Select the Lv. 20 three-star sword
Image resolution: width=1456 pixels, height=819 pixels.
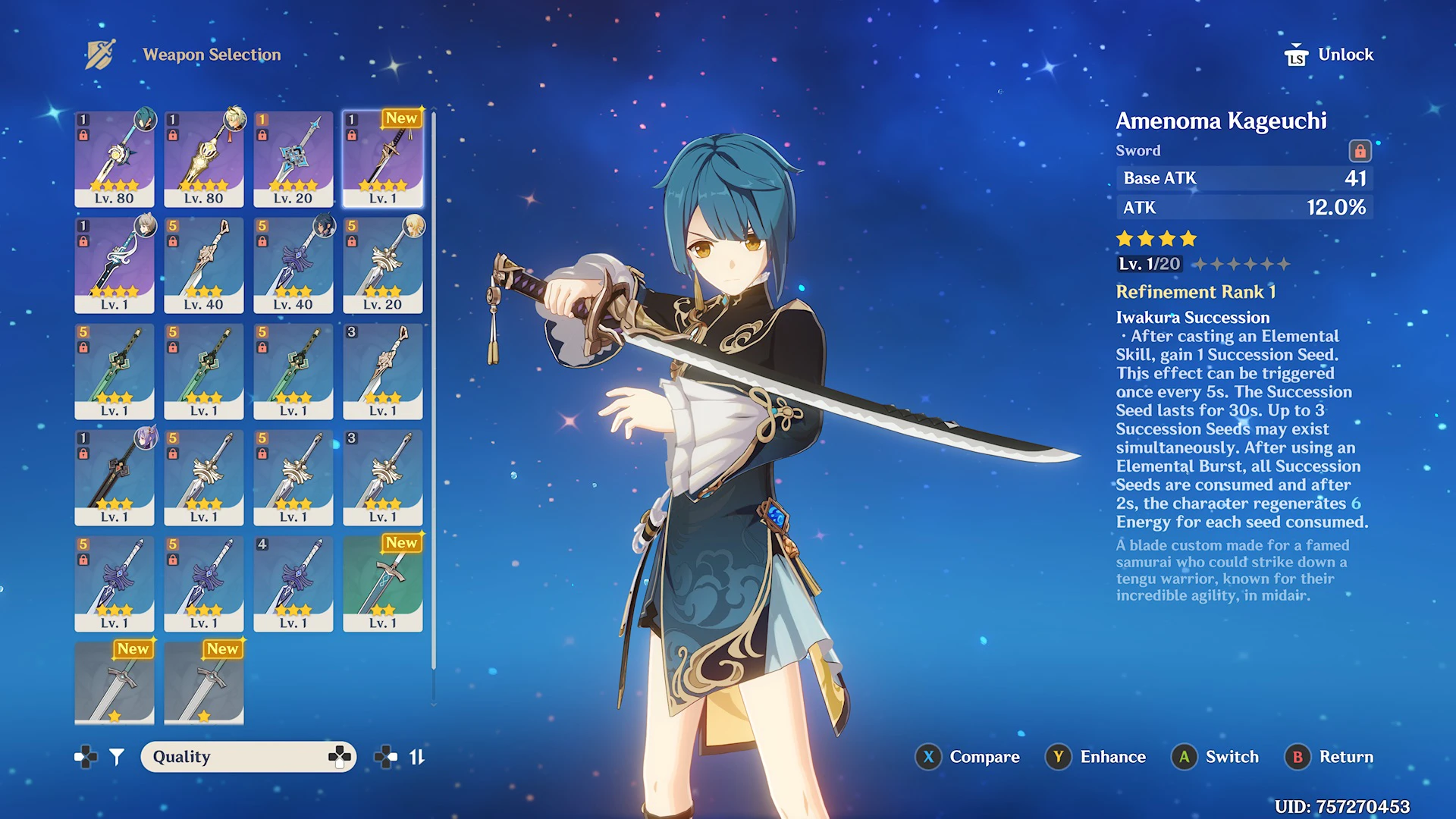383,265
